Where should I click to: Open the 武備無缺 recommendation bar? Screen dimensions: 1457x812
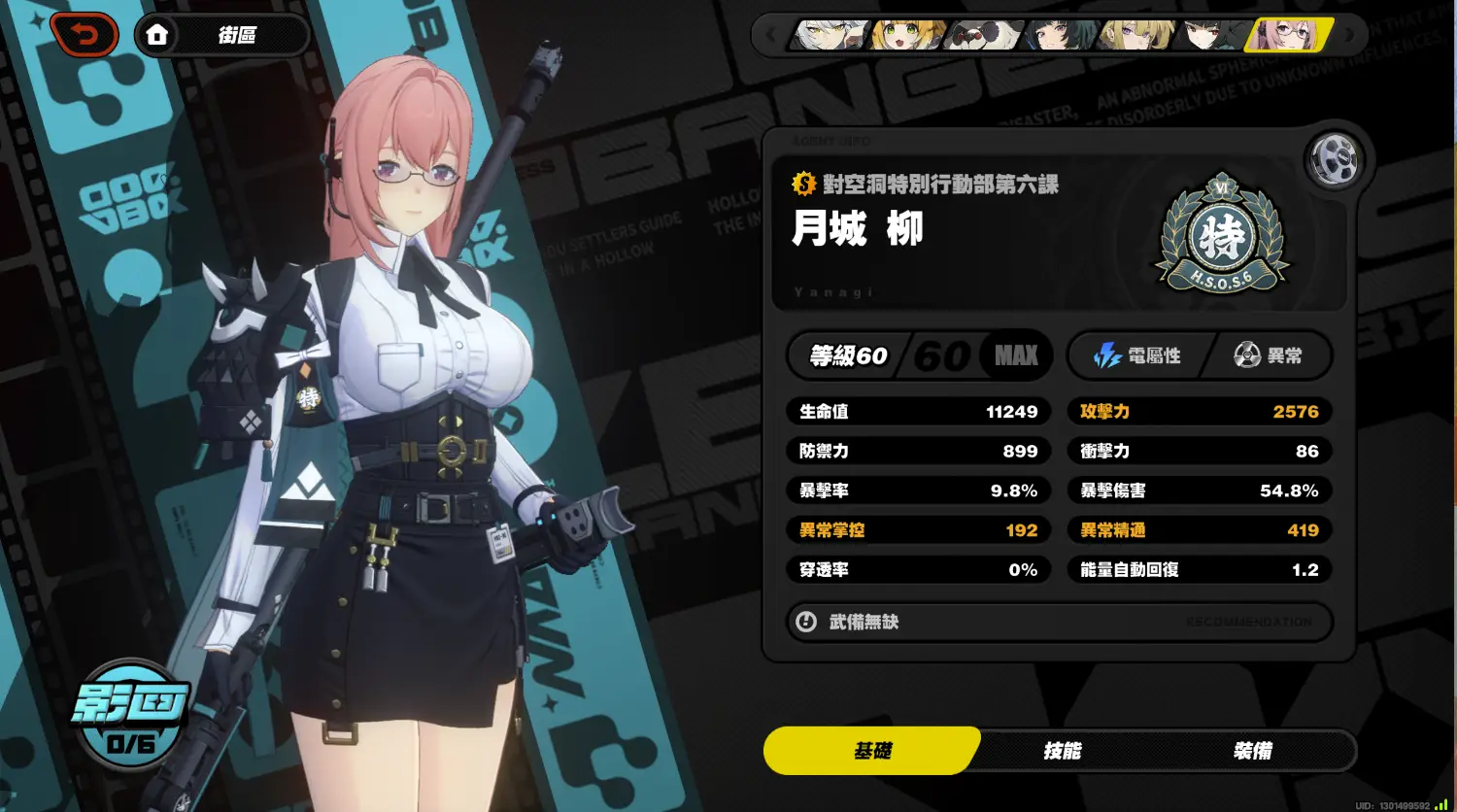(1059, 622)
